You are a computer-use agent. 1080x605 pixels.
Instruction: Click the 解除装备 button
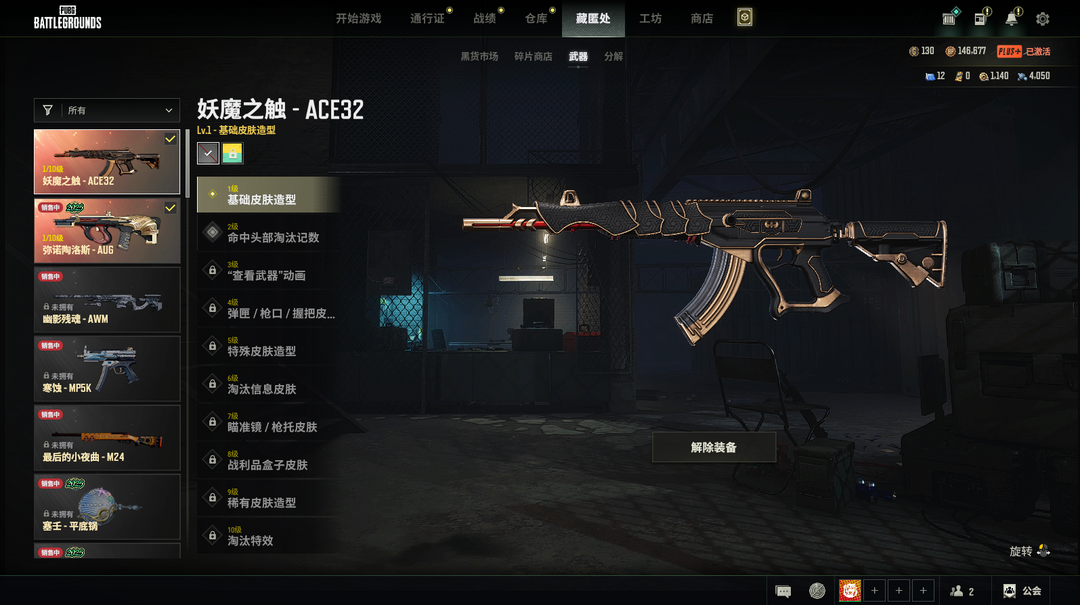tap(714, 447)
